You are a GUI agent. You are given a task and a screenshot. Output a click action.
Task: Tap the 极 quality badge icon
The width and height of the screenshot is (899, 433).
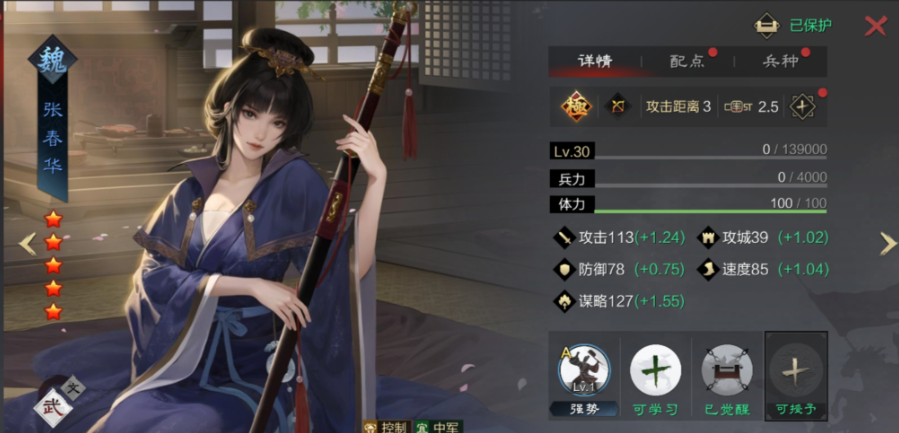574,106
